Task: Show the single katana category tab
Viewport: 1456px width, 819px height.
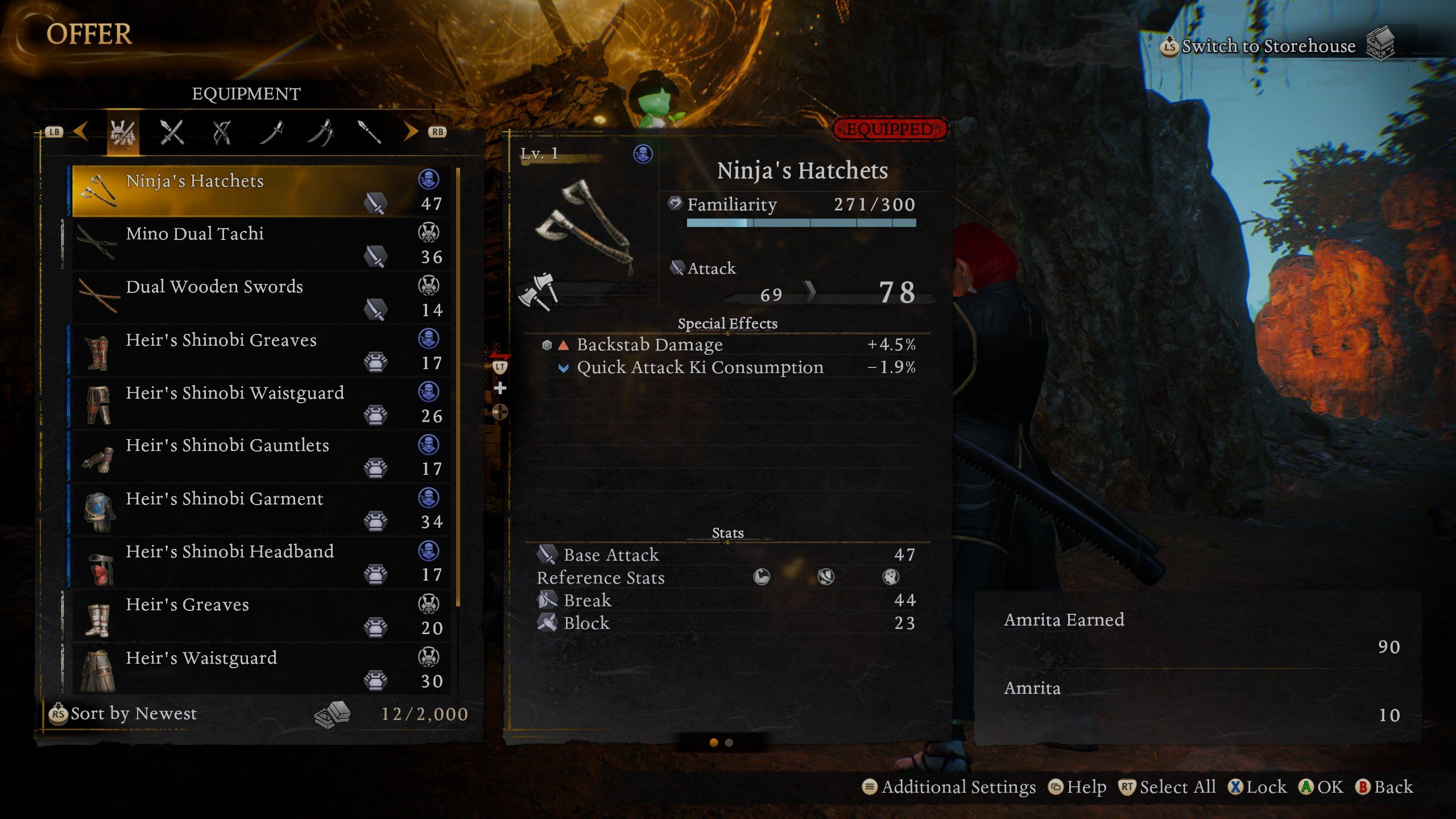Action: (x=271, y=133)
